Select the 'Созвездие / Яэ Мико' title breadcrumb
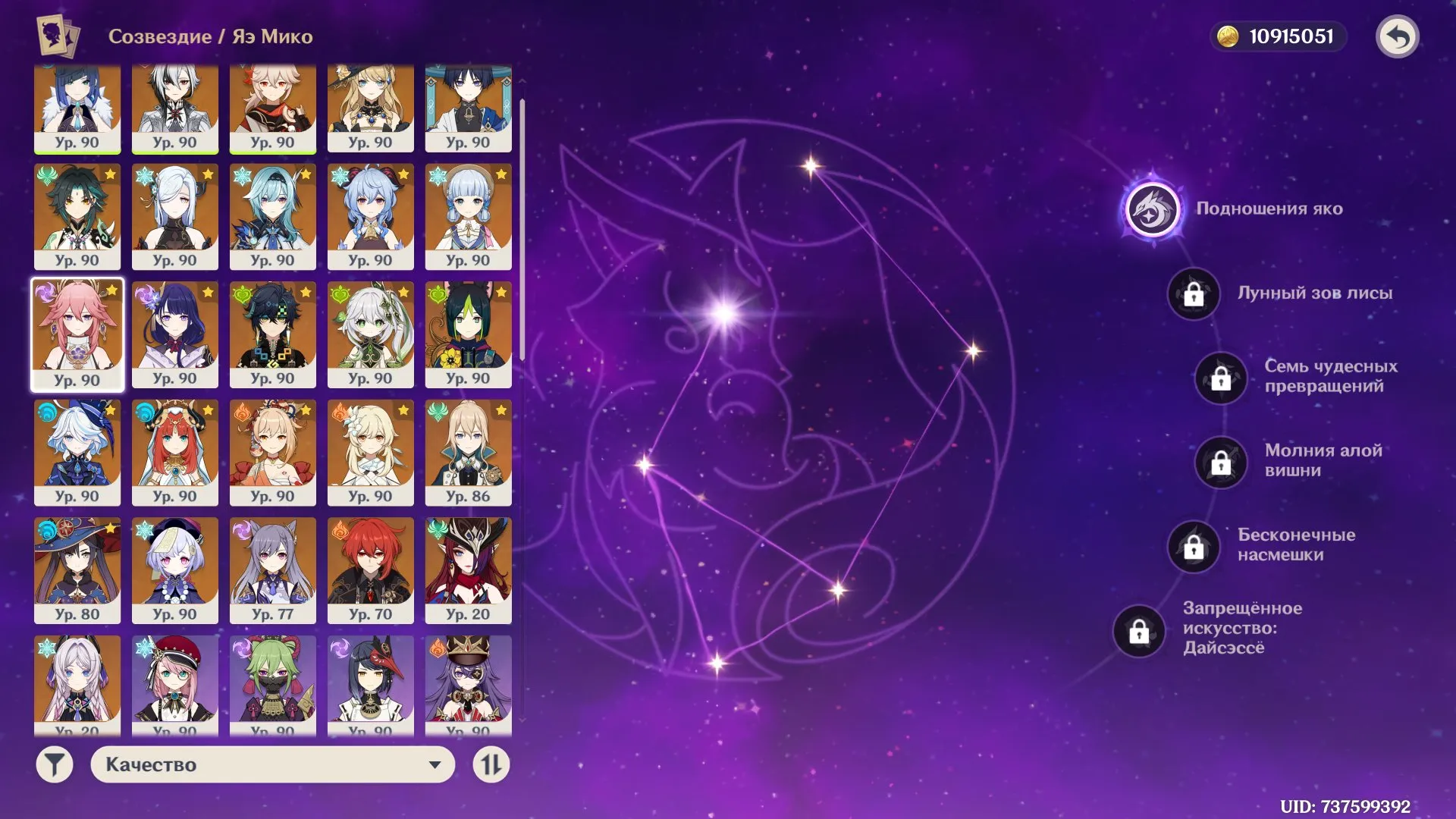Screen dimensions: 1456x819 [211, 36]
